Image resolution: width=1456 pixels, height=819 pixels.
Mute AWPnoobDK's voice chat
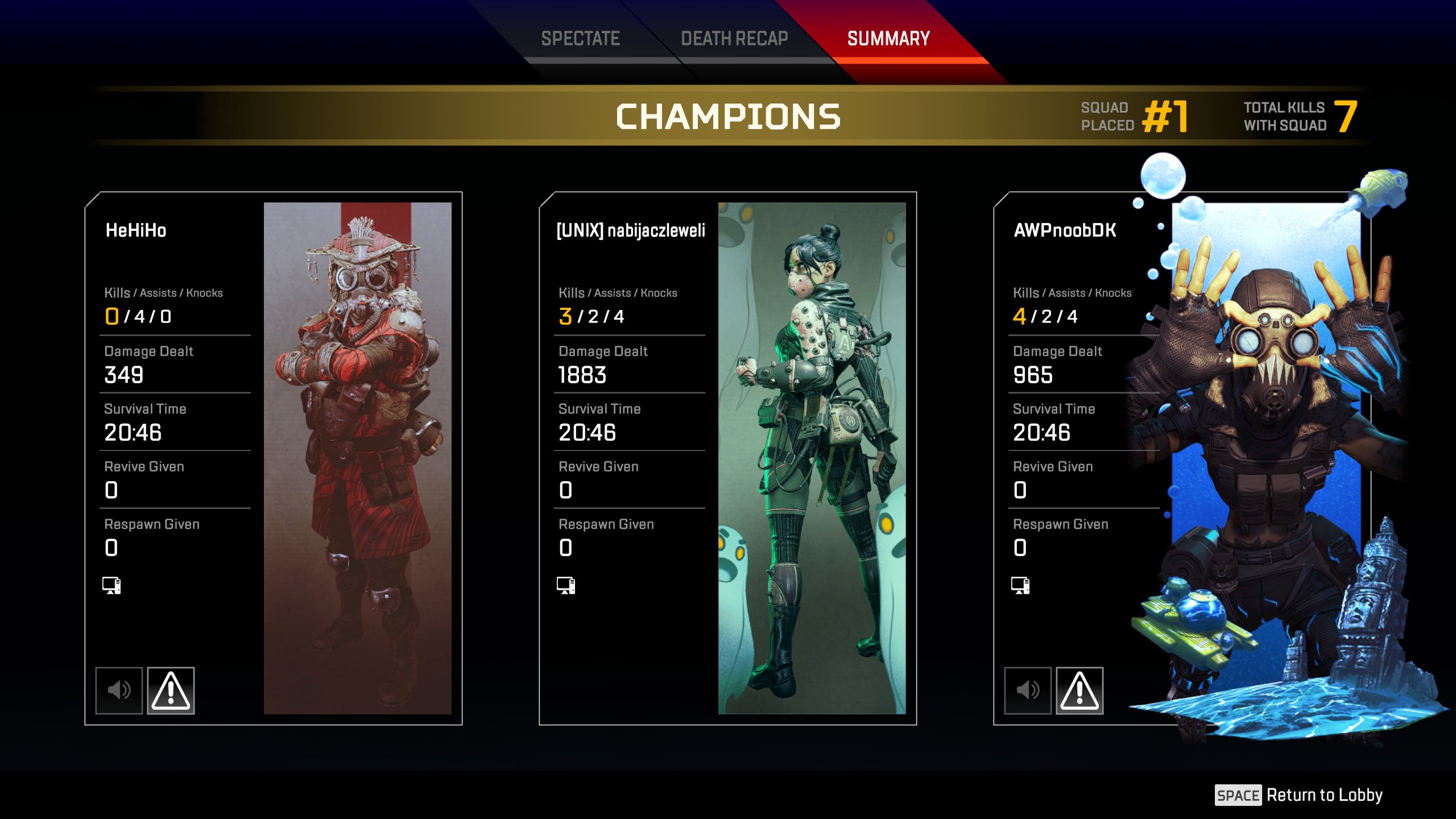point(1028,690)
